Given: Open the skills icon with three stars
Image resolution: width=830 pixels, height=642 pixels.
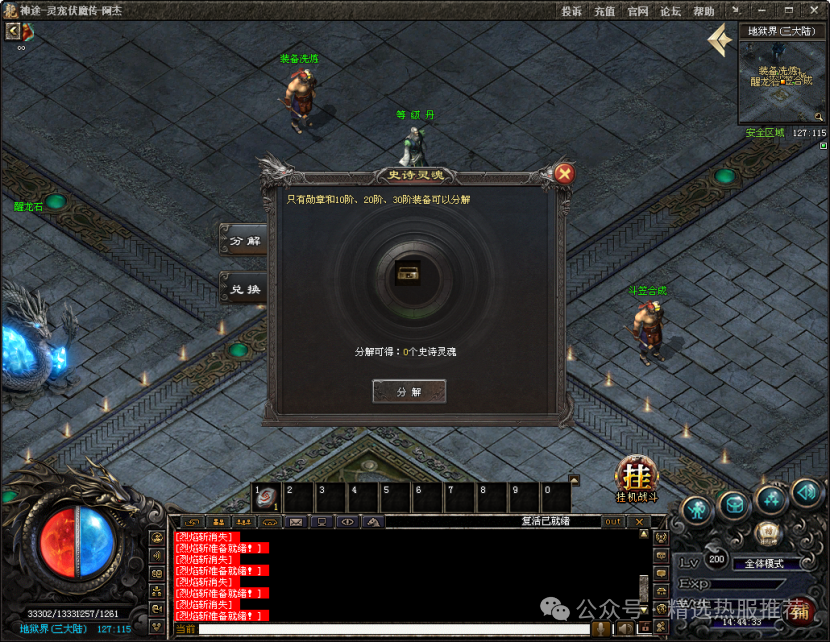Looking at the screenshot, I should tap(771, 498).
